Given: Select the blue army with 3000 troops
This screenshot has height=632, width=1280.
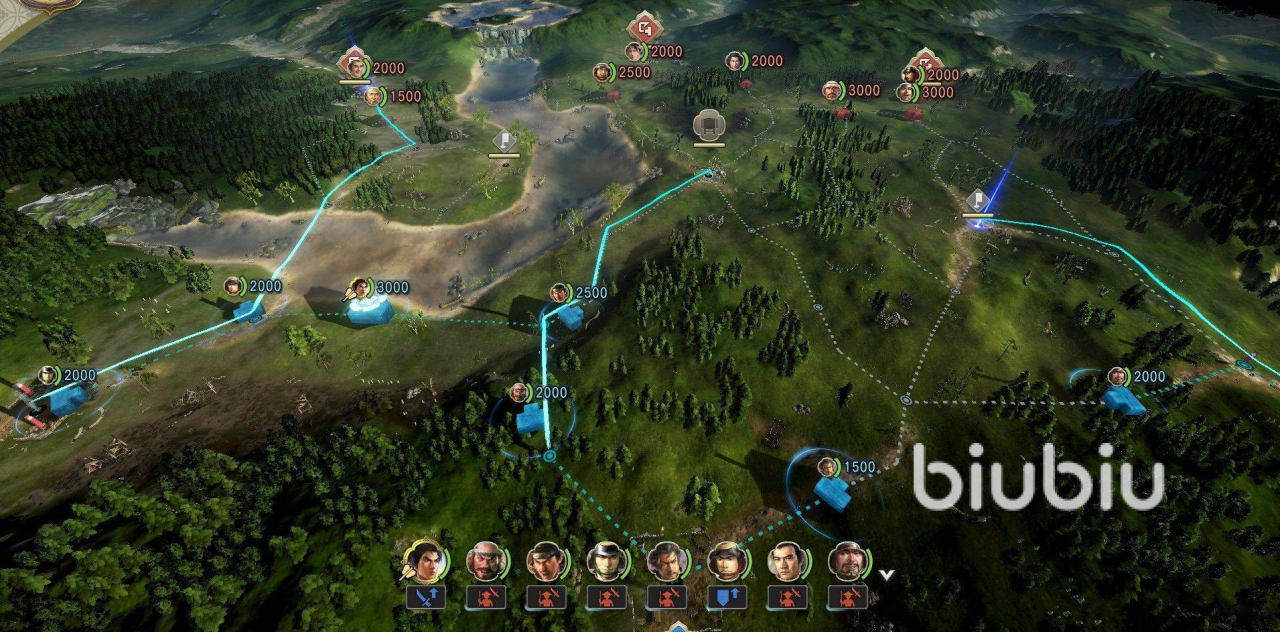Looking at the screenshot, I should [x=370, y=303].
